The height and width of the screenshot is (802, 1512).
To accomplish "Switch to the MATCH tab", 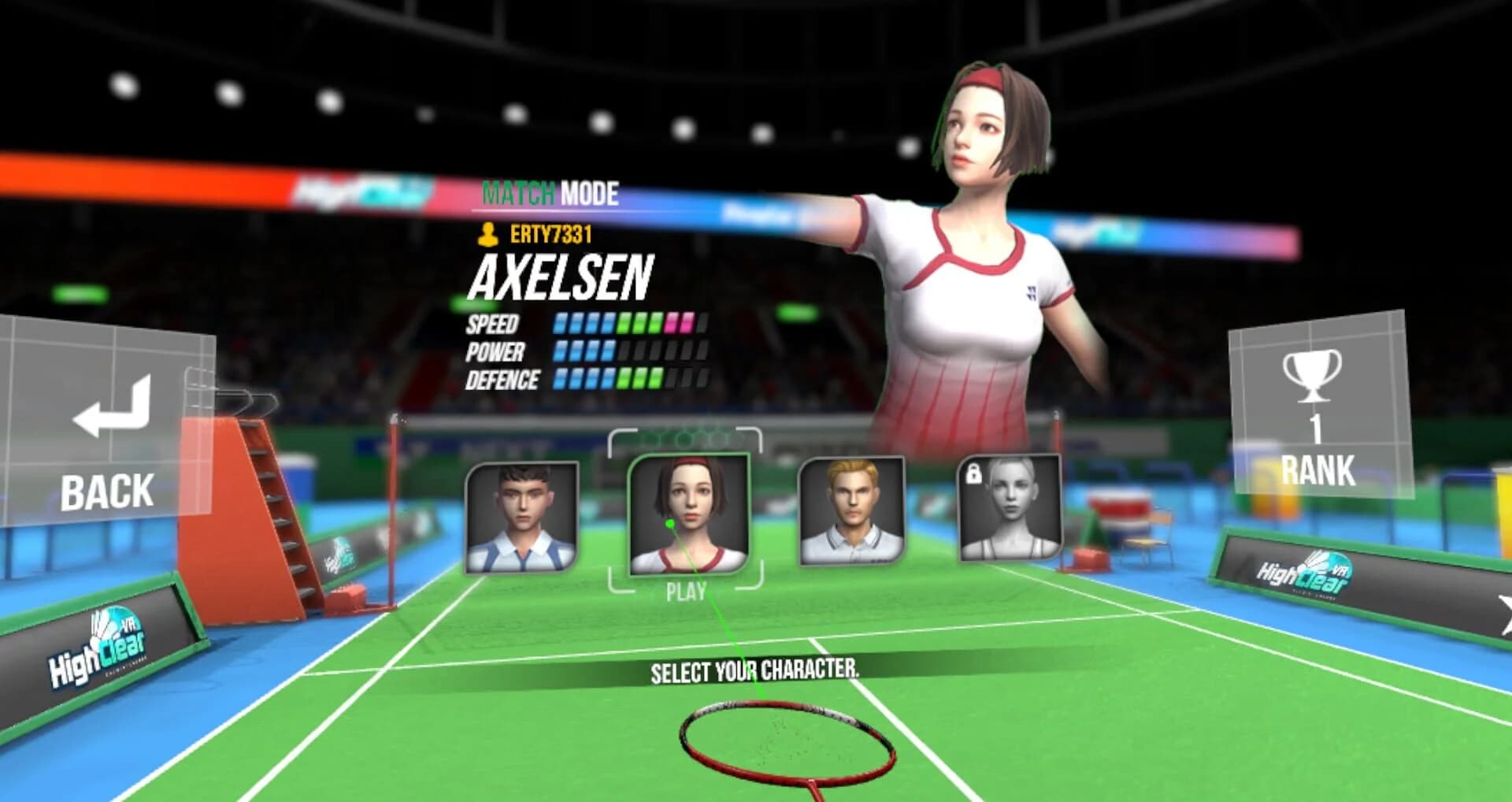I will (519, 191).
